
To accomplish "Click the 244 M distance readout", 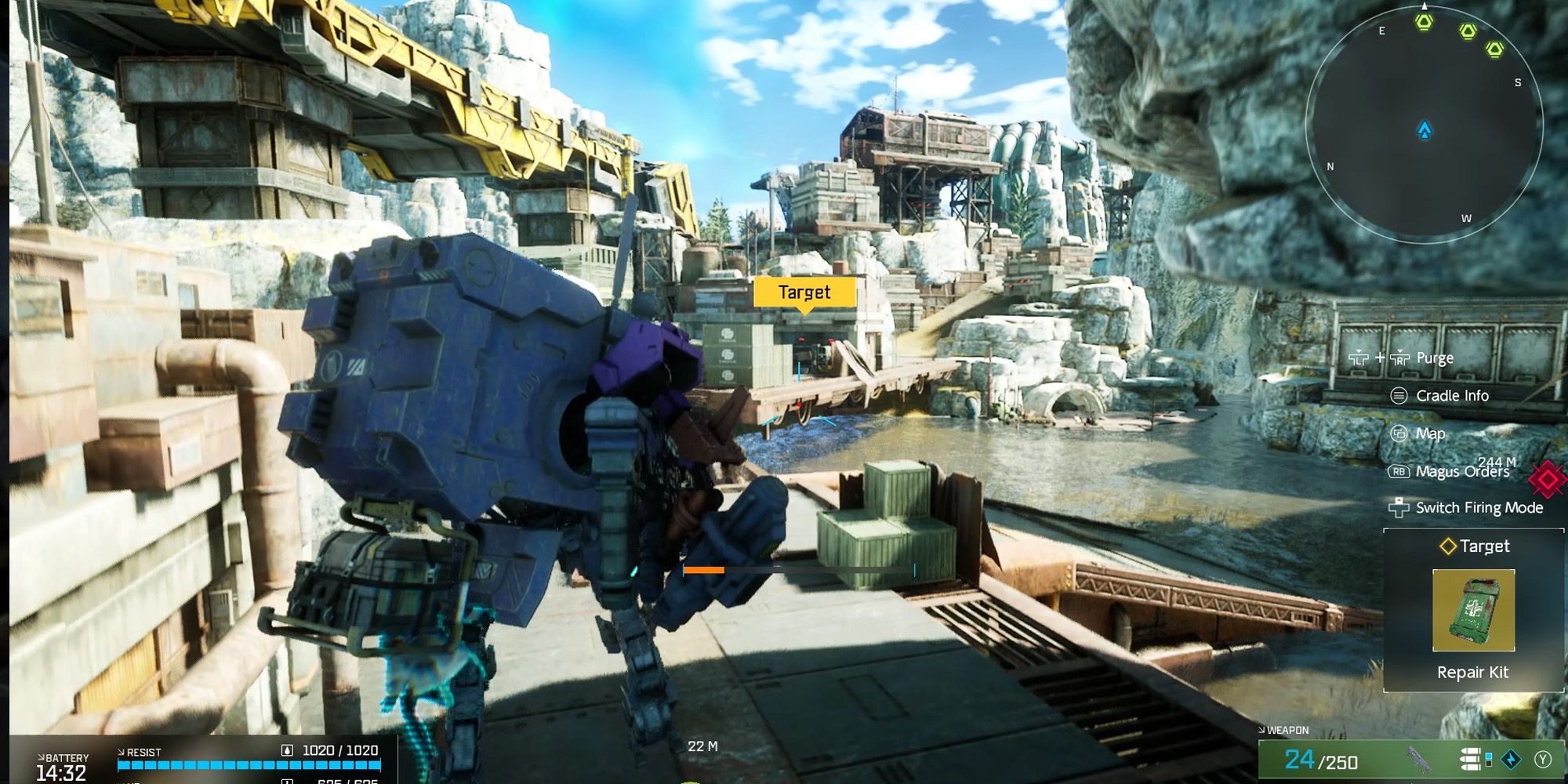I will tap(1498, 462).
